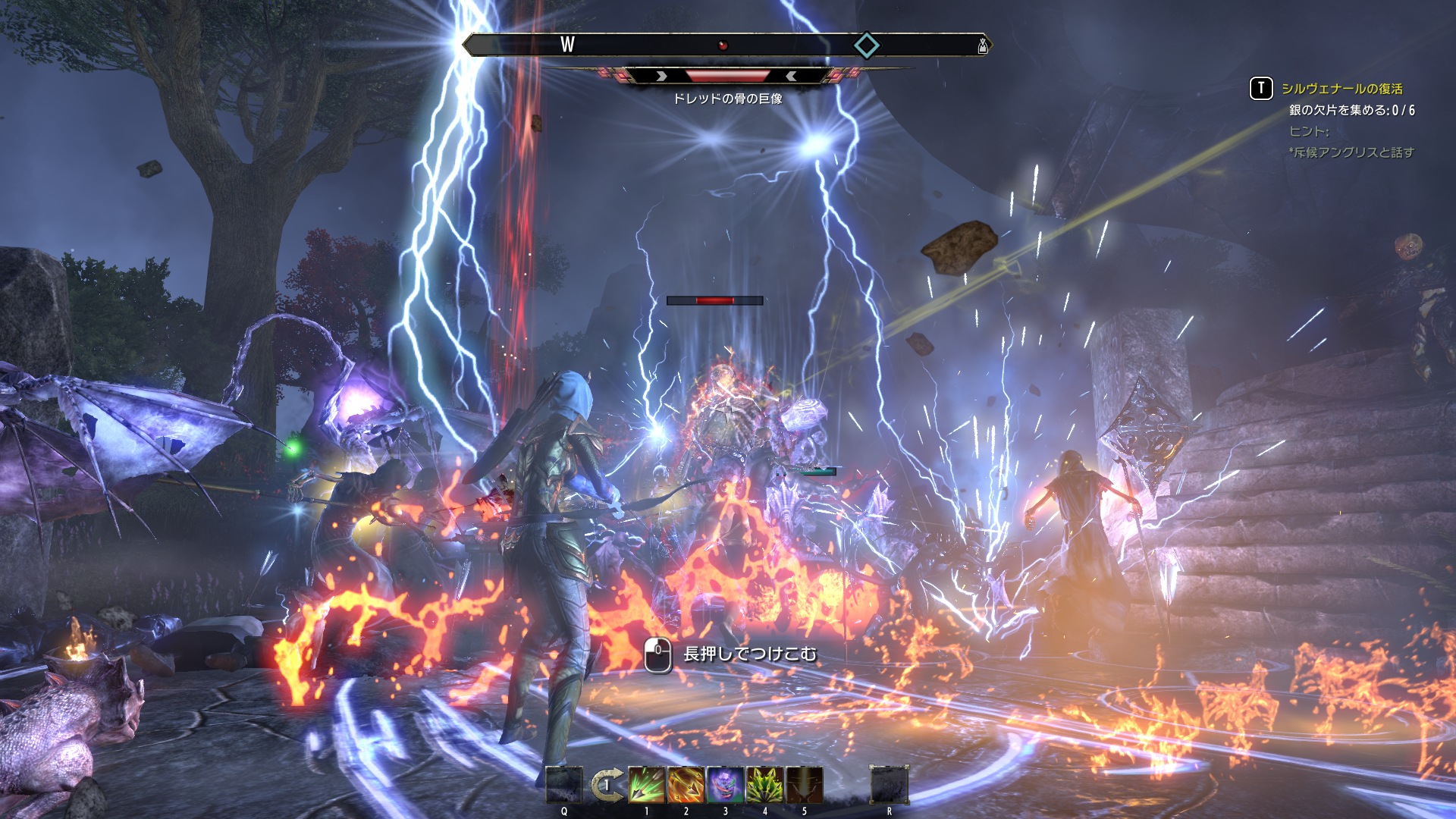
Task: Click the compass diamond quest marker
Action: (x=867, y=45)
